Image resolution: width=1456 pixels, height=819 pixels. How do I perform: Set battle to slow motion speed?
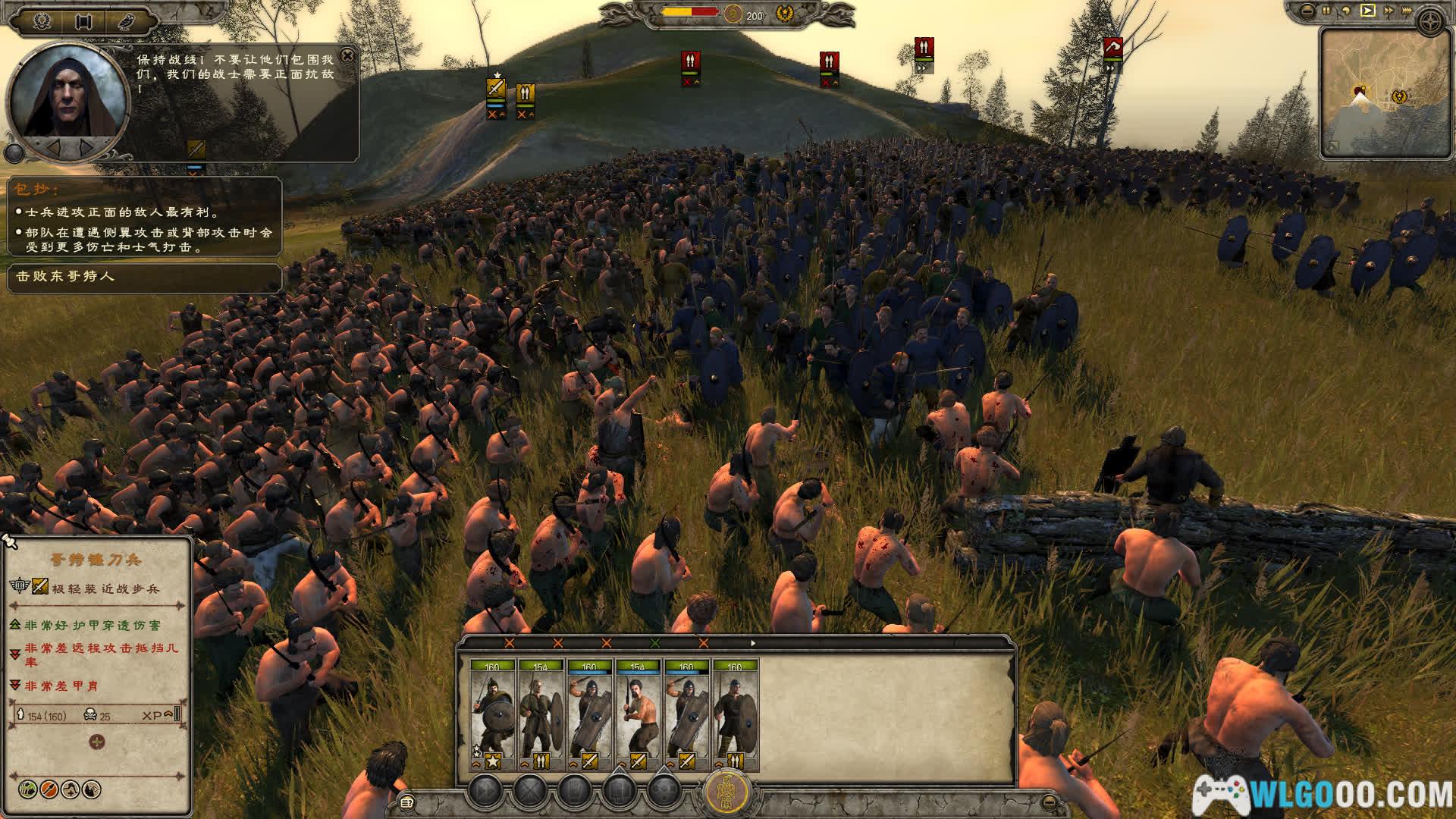(1347, 11)
